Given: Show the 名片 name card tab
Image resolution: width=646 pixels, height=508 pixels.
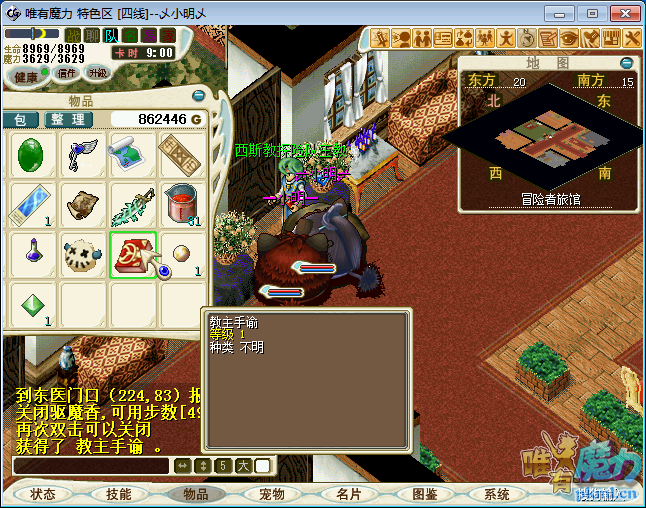Looking at the screenshot, I should pyautogui.click(x=349, y=494).
